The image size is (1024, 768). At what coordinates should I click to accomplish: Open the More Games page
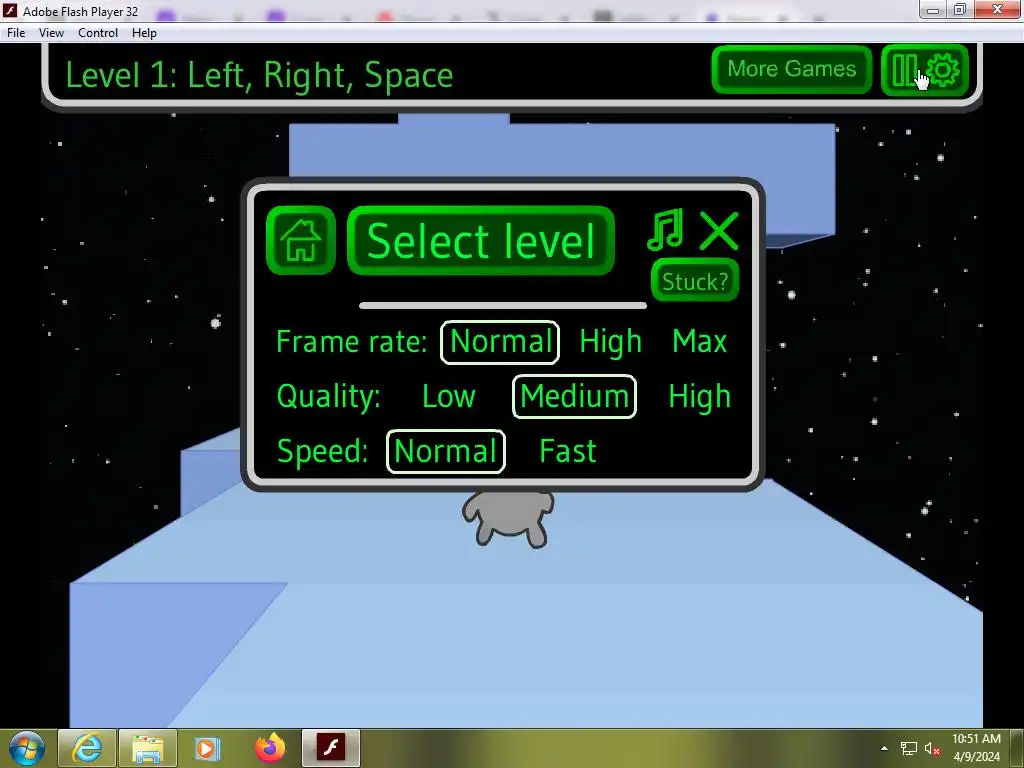(x=791, y=69)
